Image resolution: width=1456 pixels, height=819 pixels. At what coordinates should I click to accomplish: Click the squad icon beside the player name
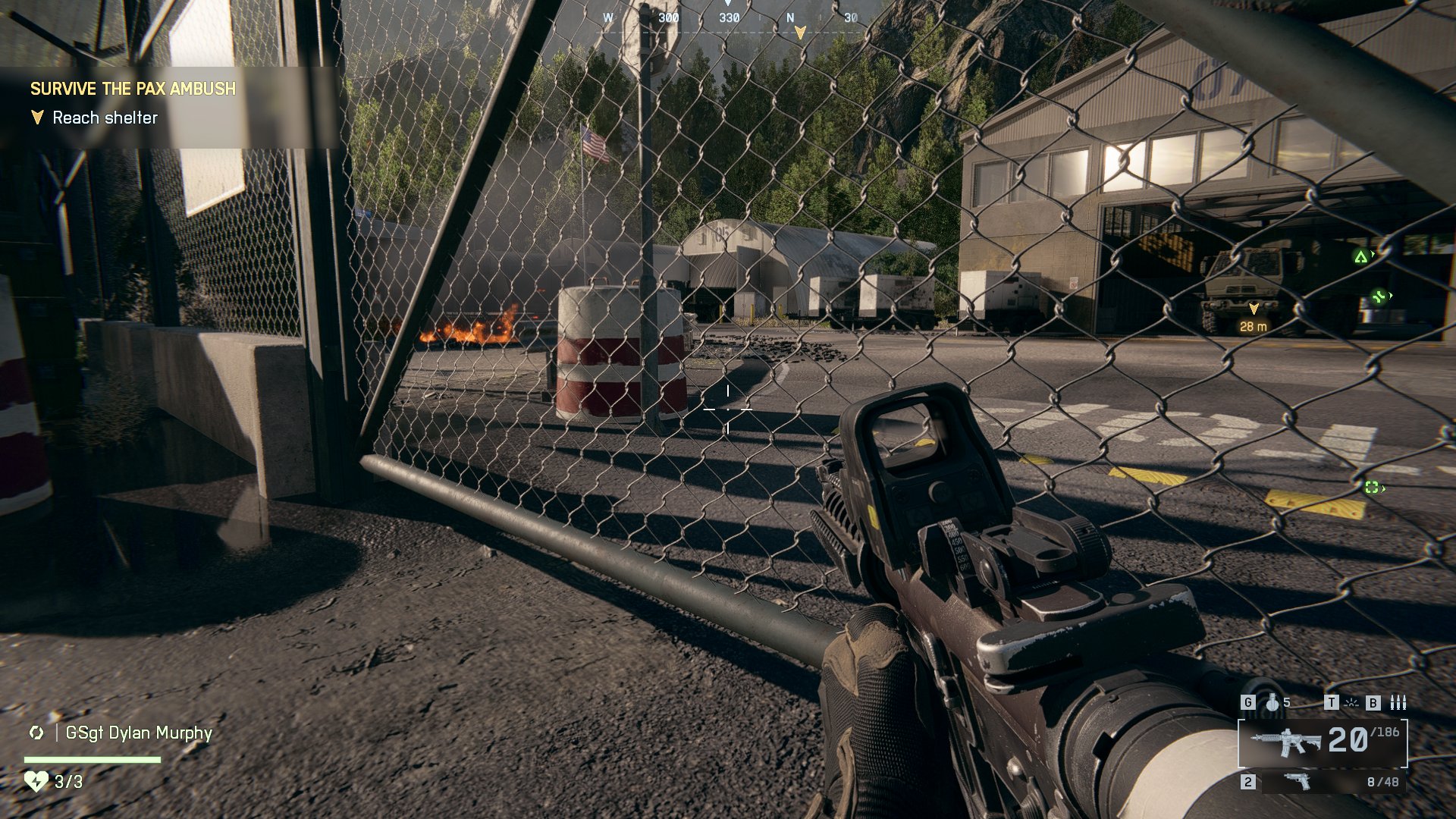pyautogui.click(x=36, y=733)
